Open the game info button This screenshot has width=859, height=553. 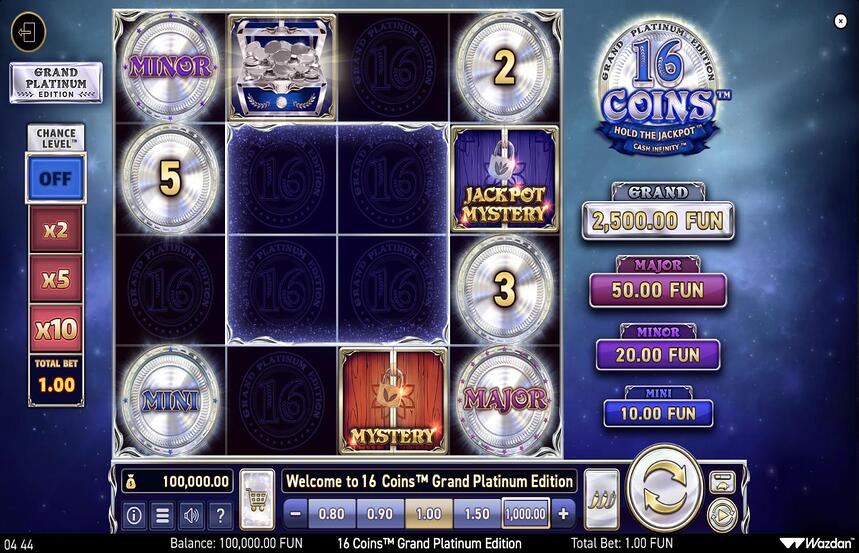133,516
